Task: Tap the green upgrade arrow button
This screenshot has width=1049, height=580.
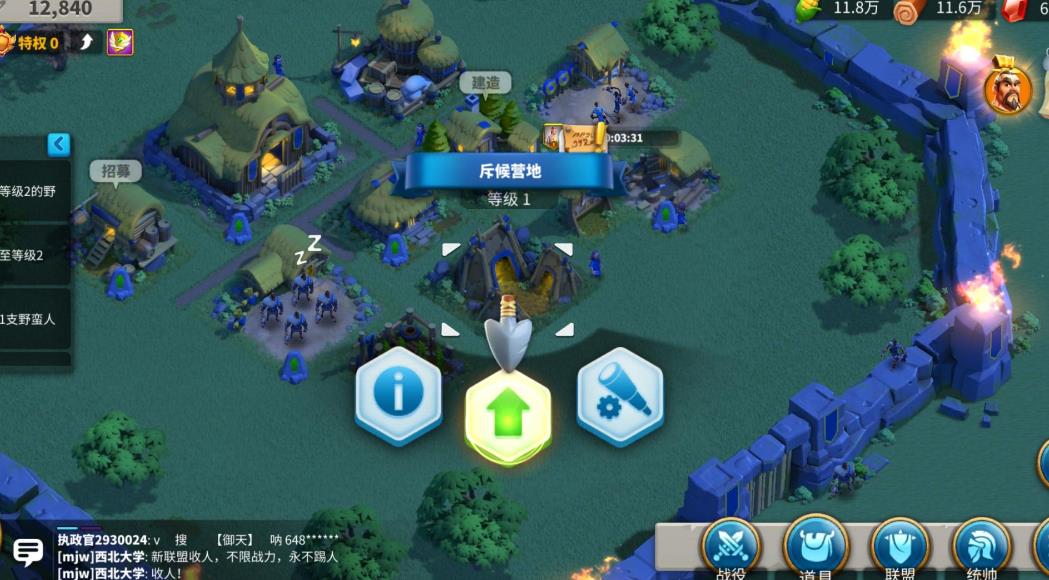Action: pyautogui.click(x=509, y=410)
